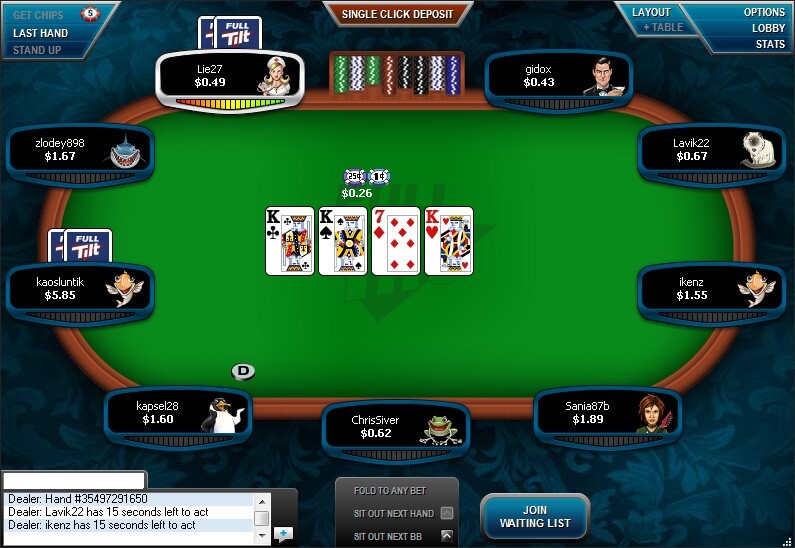The width and height of the screenshot is (795, 548).
Task: View the Stats panel
Action: (770, 44)
